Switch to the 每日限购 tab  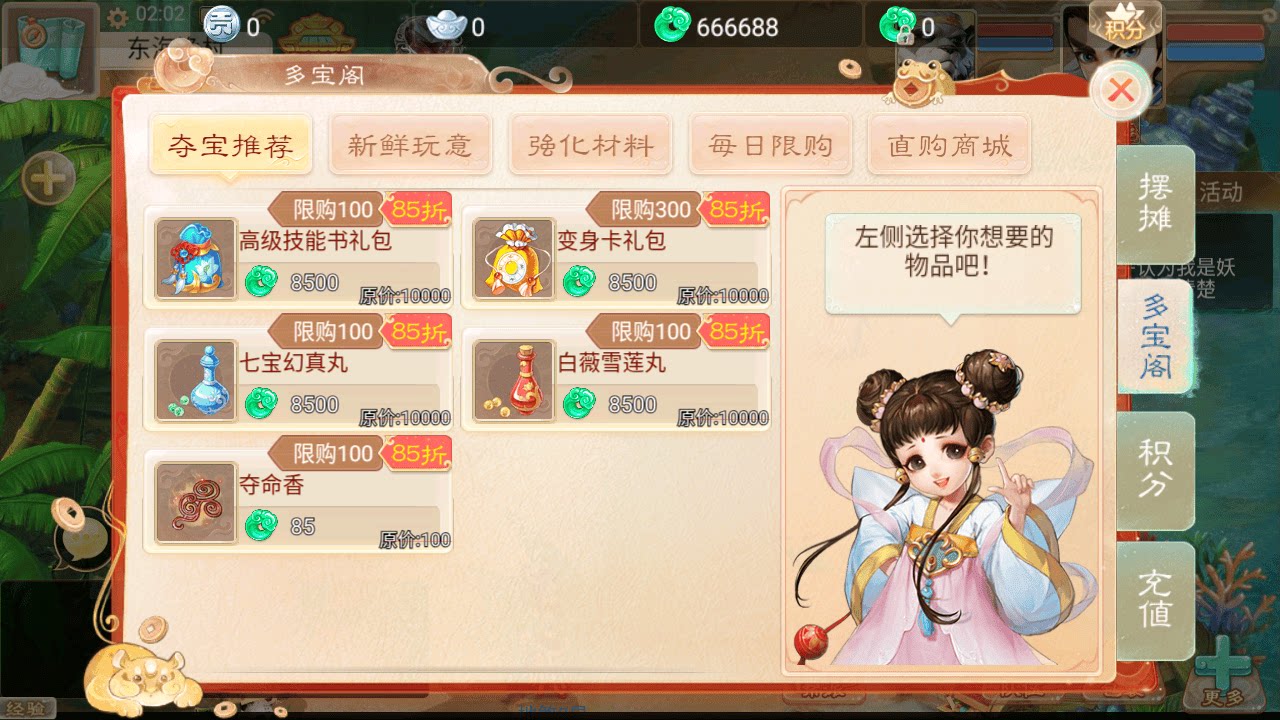coord(770,144)
